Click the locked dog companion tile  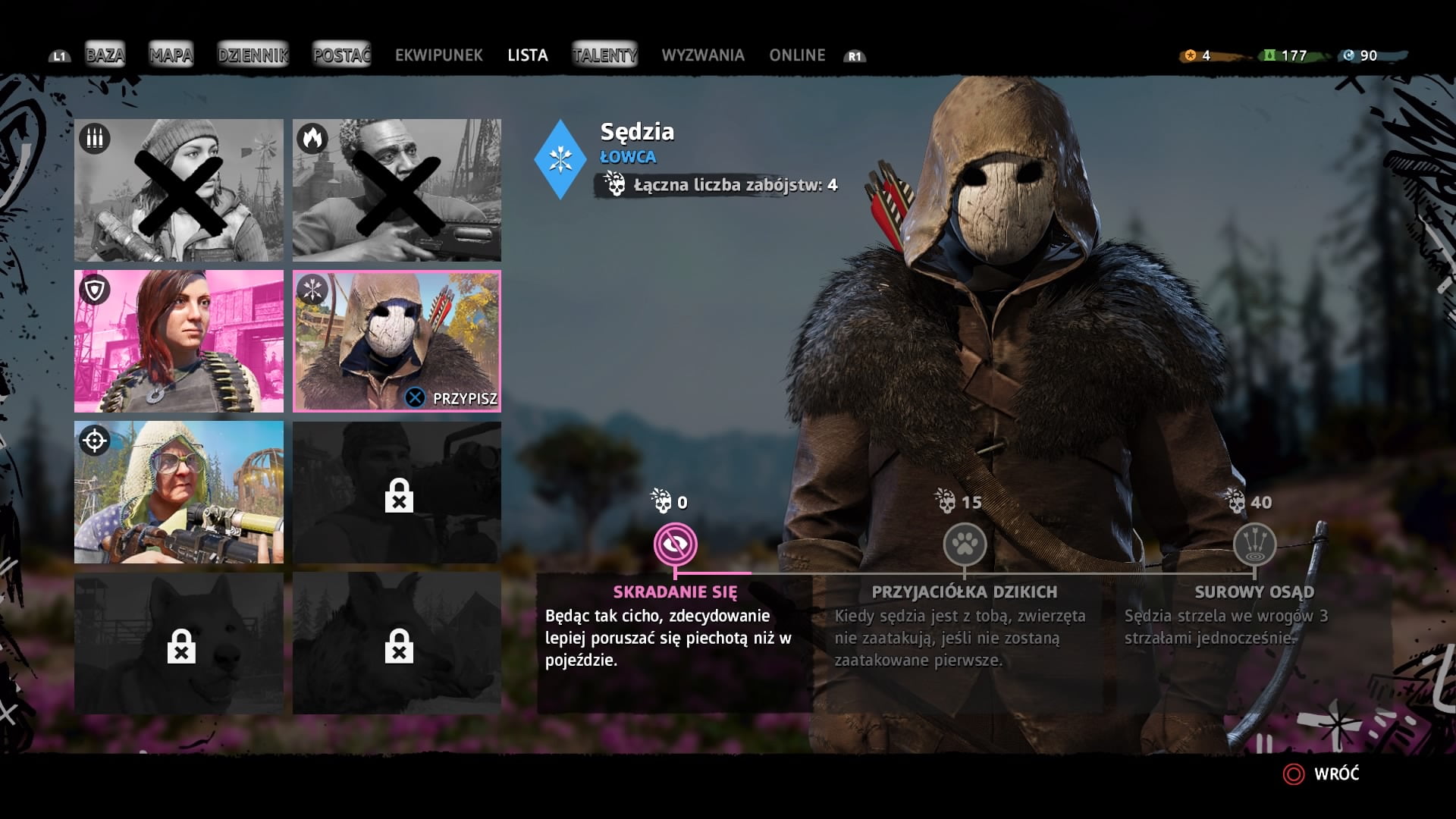click(179, 643)
